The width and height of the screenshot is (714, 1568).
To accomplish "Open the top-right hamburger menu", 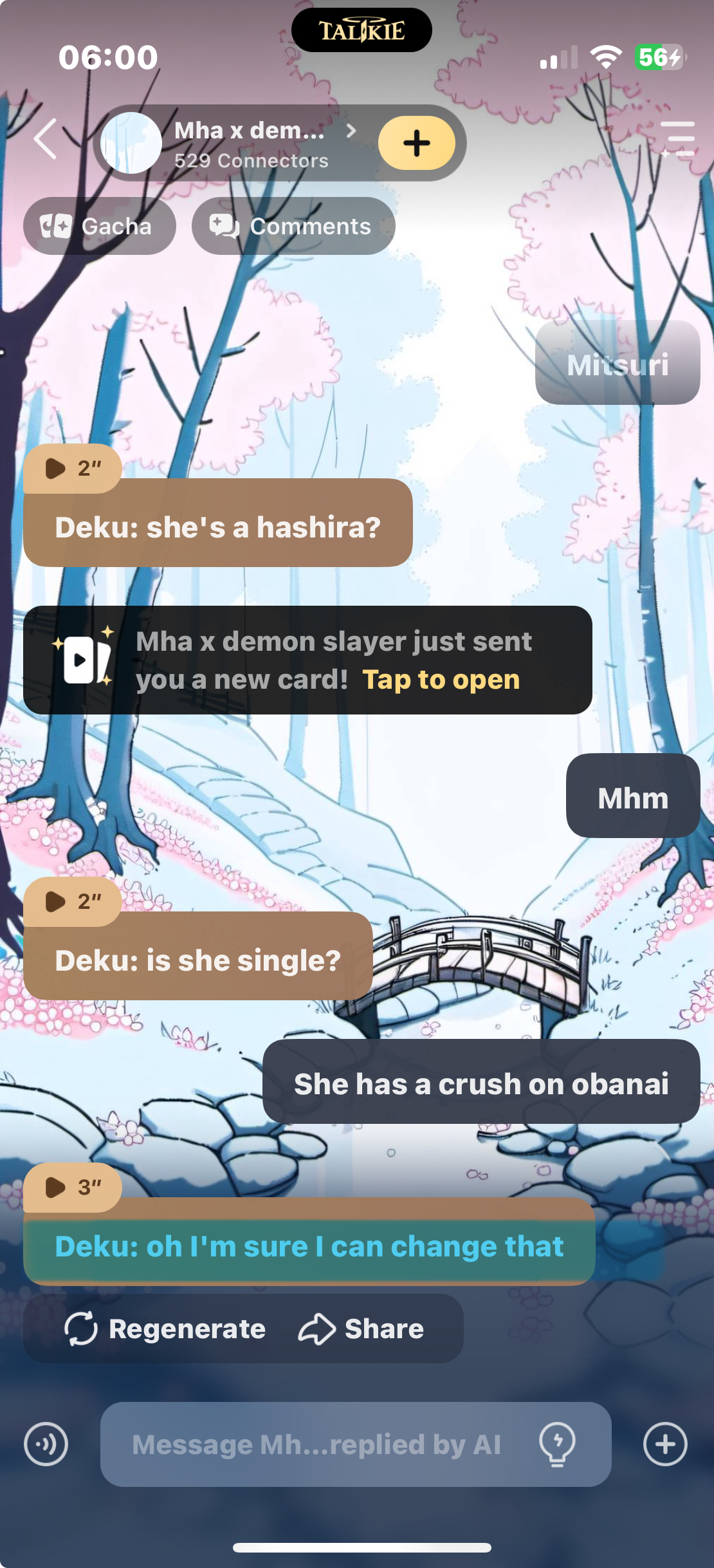I will (x=677, y=139).
